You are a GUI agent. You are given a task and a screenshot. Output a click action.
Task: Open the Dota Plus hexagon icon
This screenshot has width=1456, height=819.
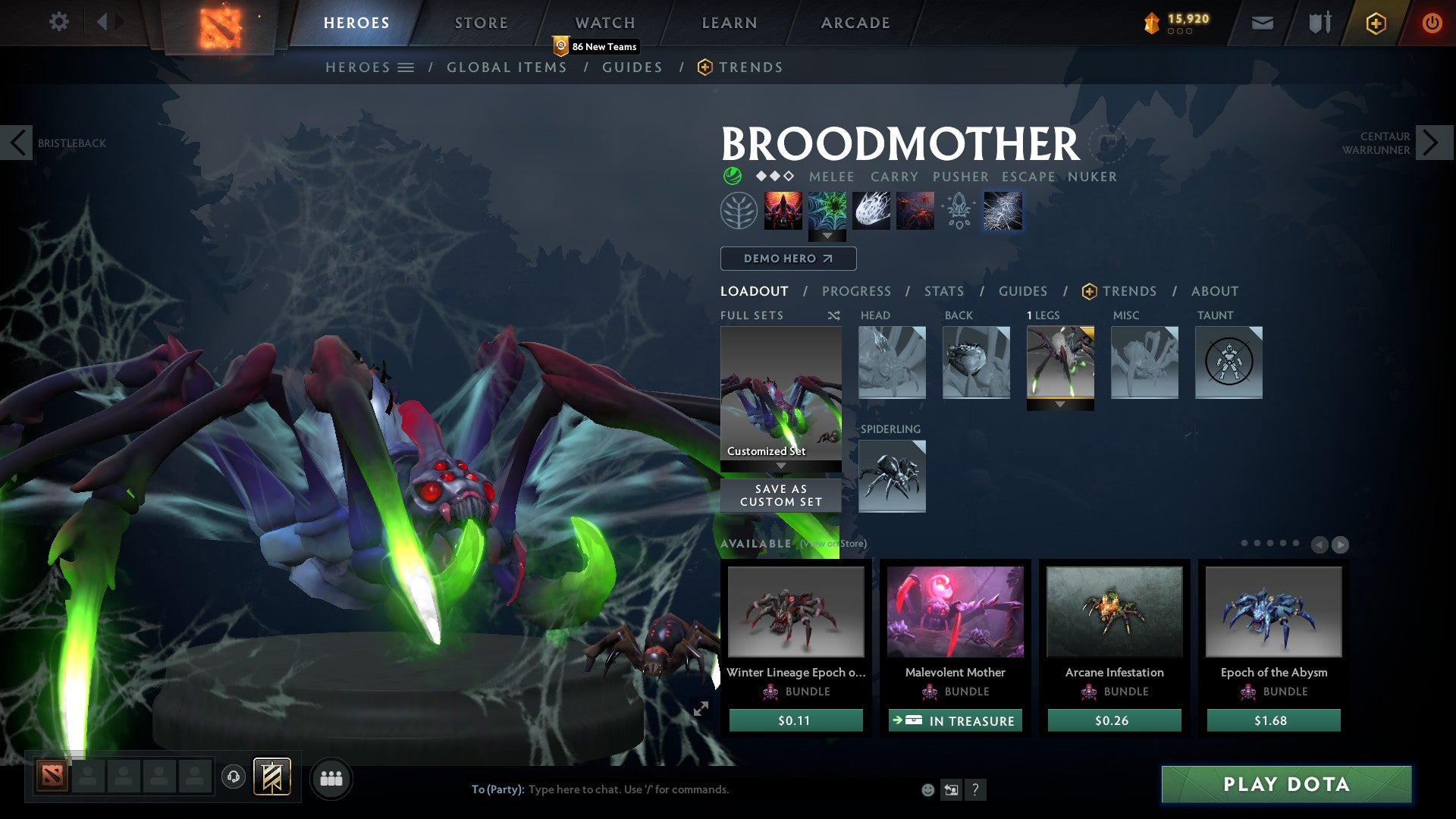[x=1375, y=23]
